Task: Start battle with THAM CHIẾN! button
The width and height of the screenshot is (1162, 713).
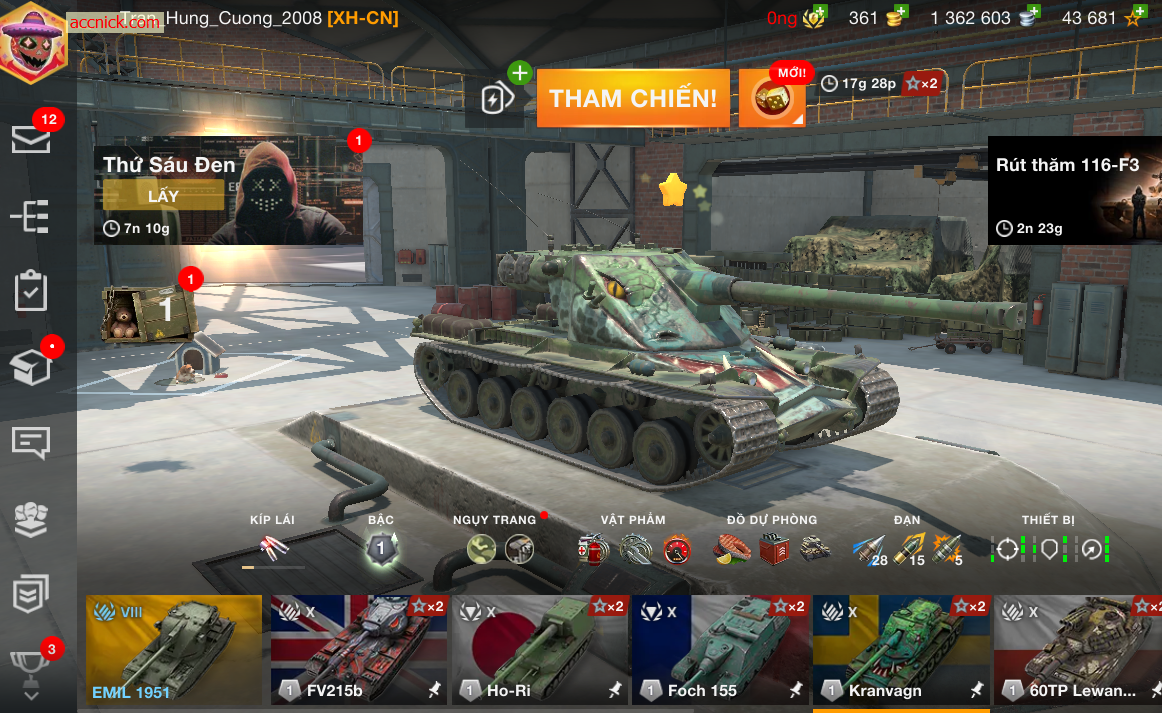Action: (x=632, y=98)
